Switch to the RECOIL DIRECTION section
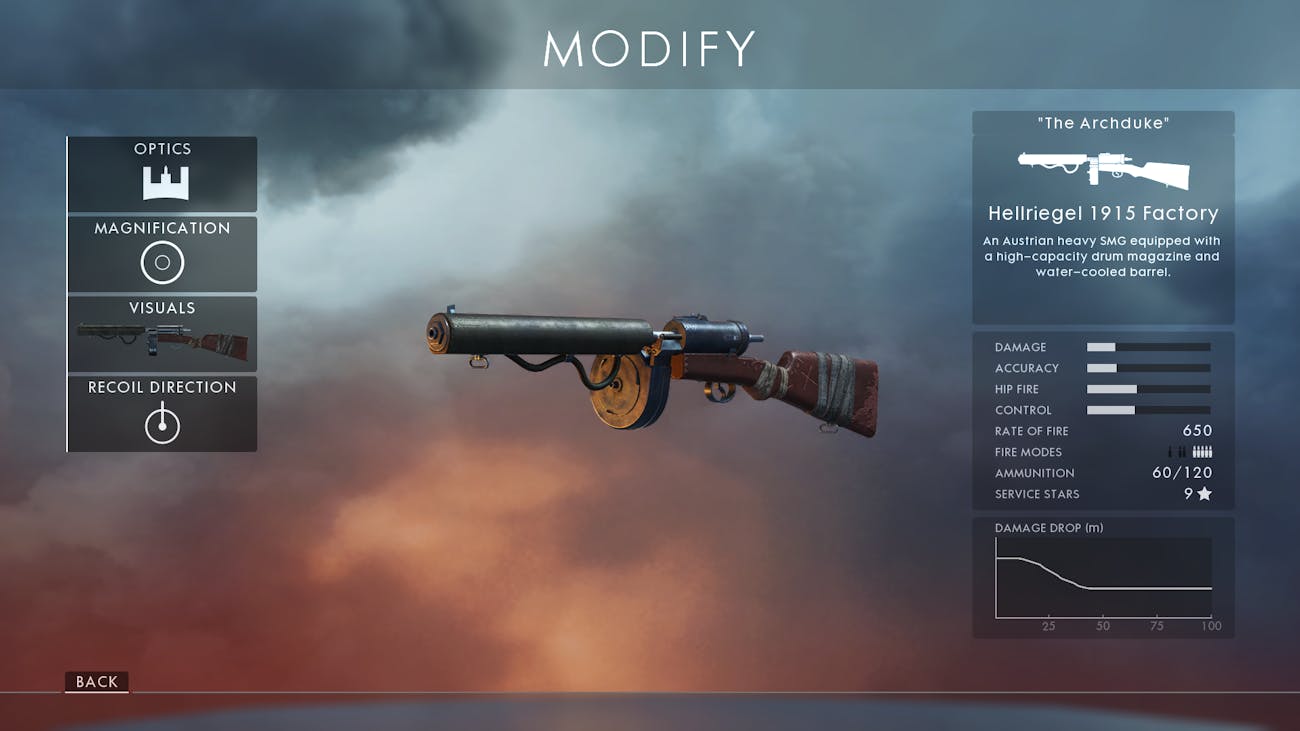The height and width of the screenshot is (731, 1300). point(161,414)
